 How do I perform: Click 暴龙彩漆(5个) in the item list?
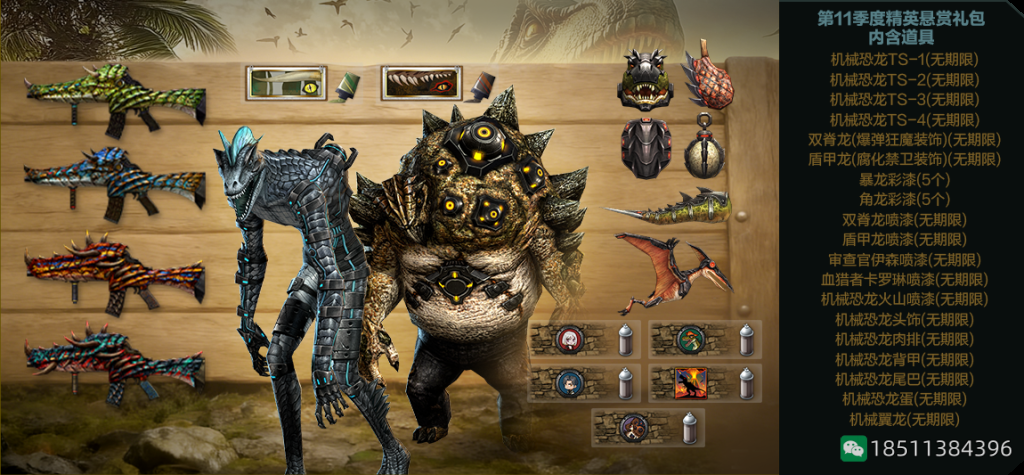pos(904,179)
